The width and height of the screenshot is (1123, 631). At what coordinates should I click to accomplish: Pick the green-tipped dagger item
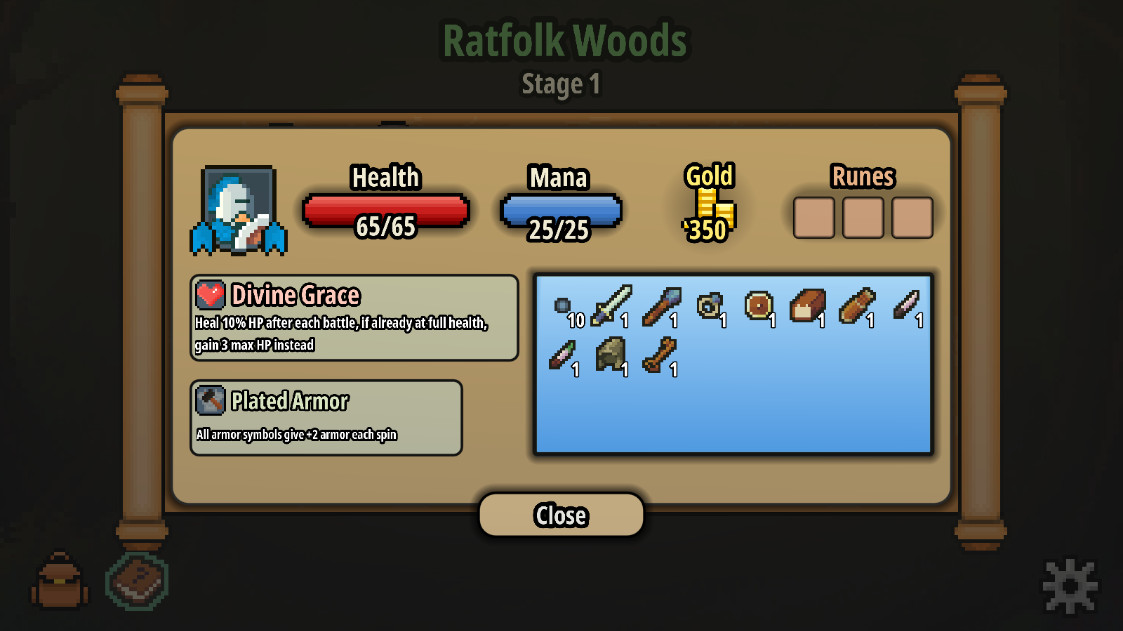tap(562, 354)
